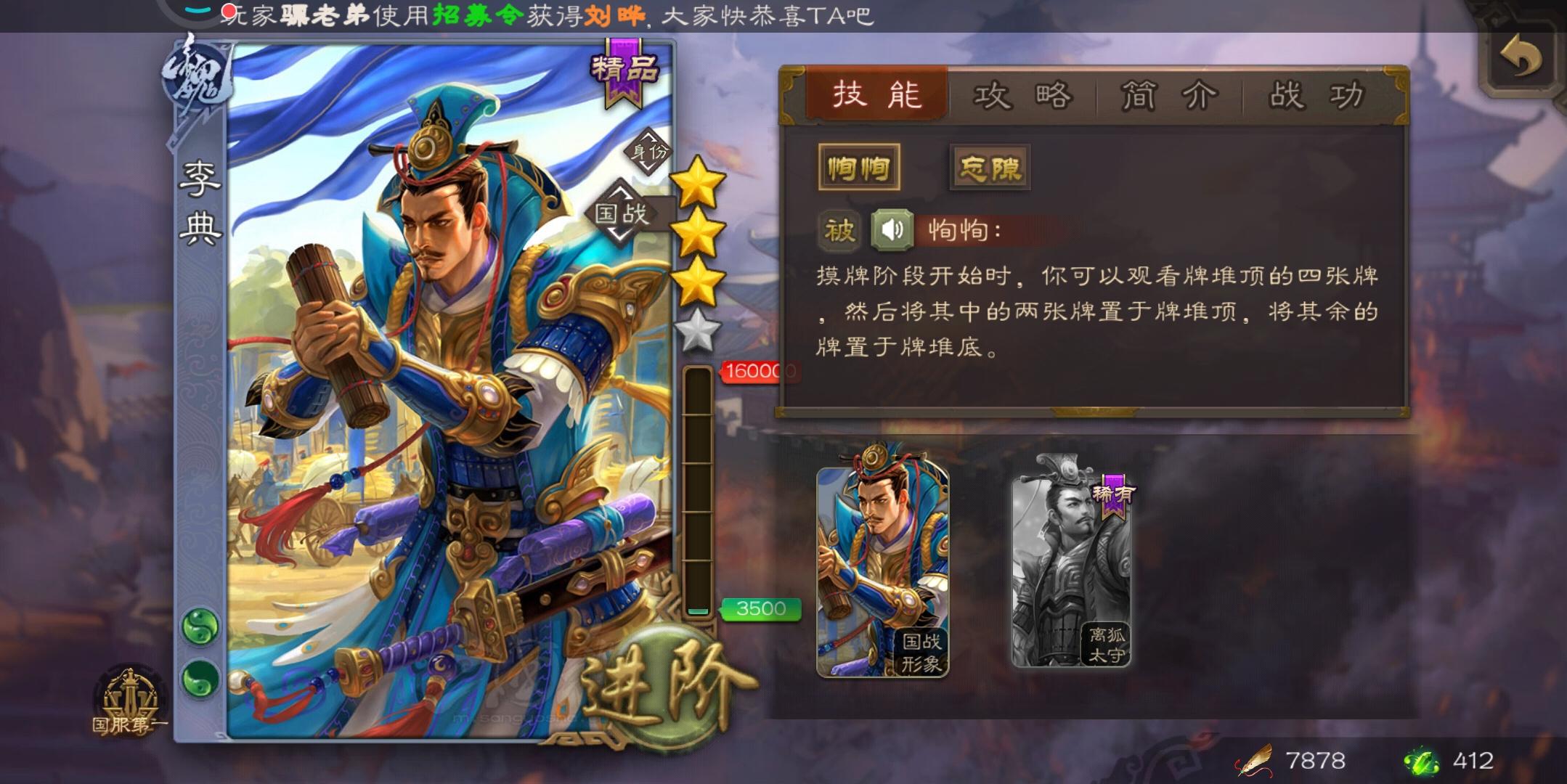Select the 恂恂 skill icon
Screen dimensions: 1567x784
click(x=859, y=167)
